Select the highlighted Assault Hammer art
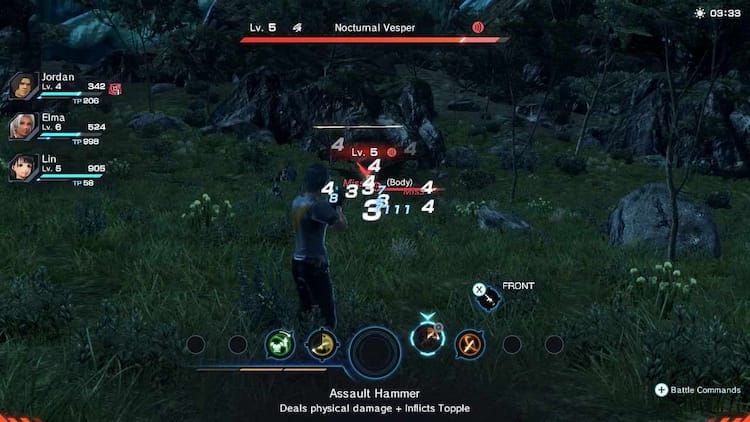 [428, 342]
